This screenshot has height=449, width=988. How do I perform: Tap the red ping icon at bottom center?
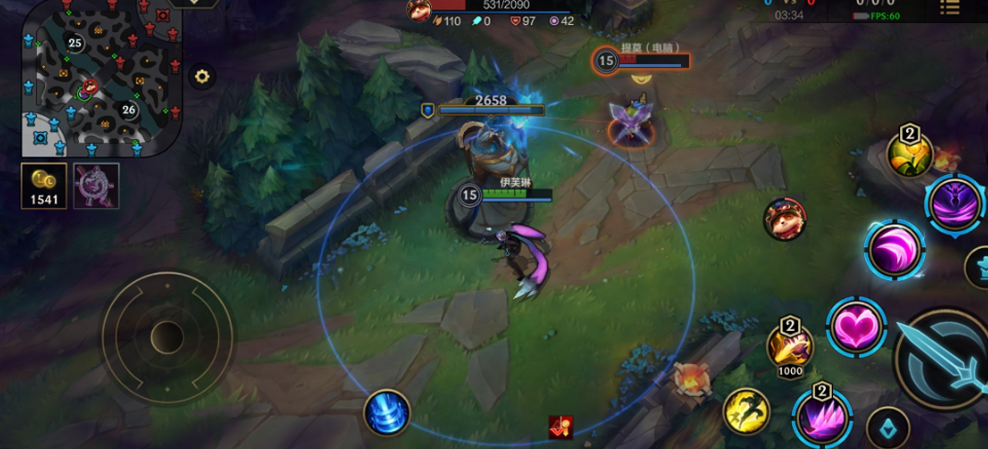(561, 427)
